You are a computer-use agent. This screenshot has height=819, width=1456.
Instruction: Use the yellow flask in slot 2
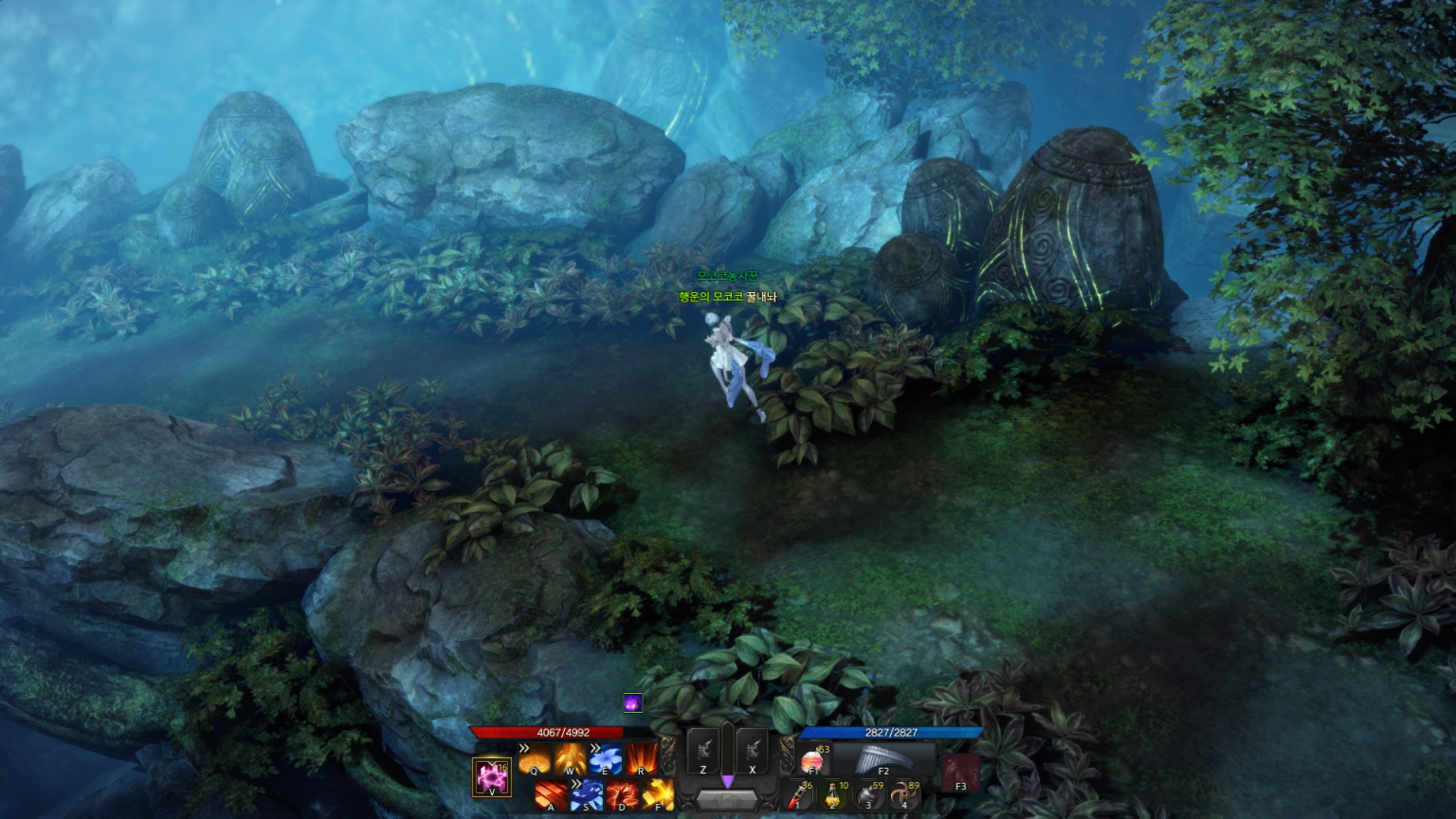click(833, 795)
